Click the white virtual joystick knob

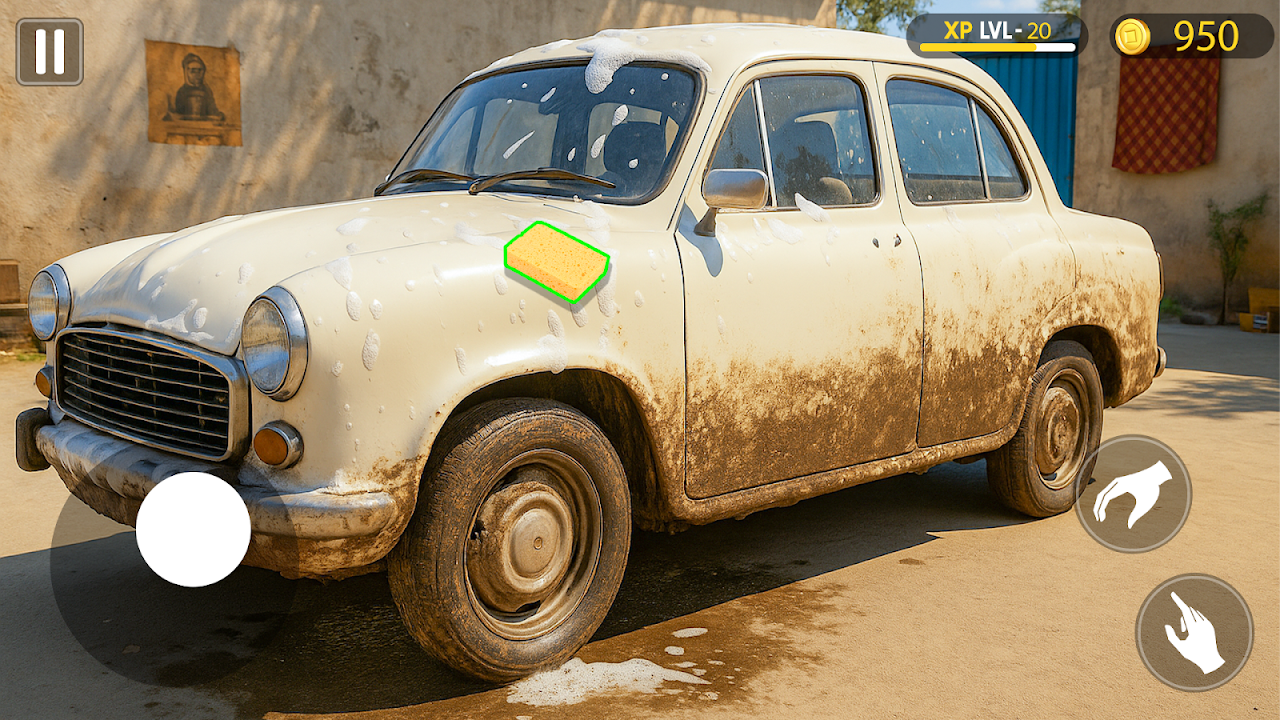193,529
